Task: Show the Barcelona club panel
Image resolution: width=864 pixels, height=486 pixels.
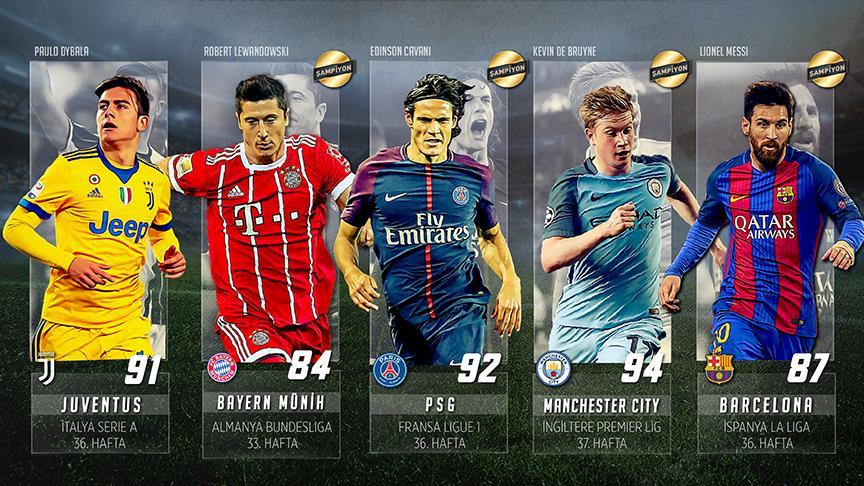Action: [765, 418]
